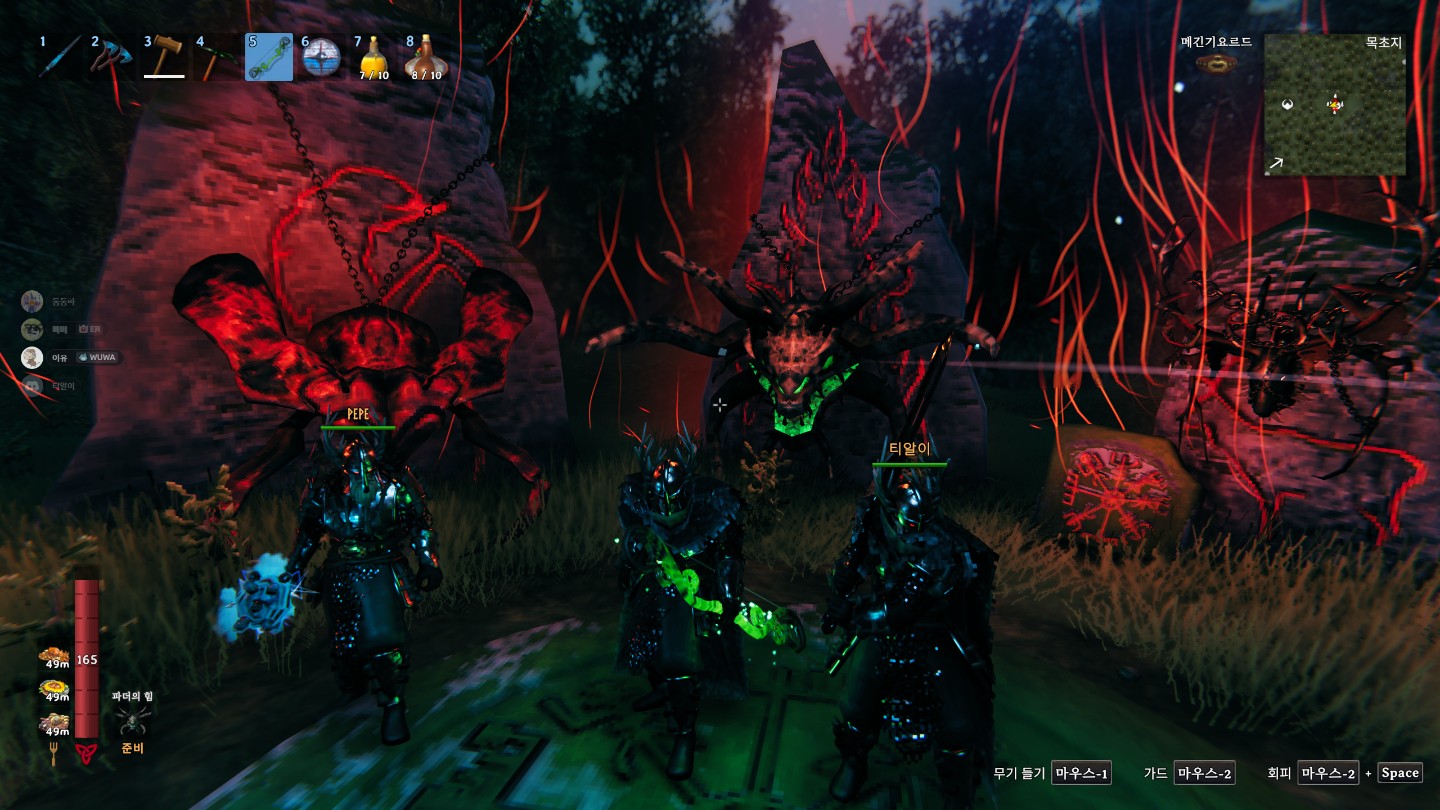Equip the round shield in slot 6
This screenshot has height=810, width=1440.
[322, 57]
